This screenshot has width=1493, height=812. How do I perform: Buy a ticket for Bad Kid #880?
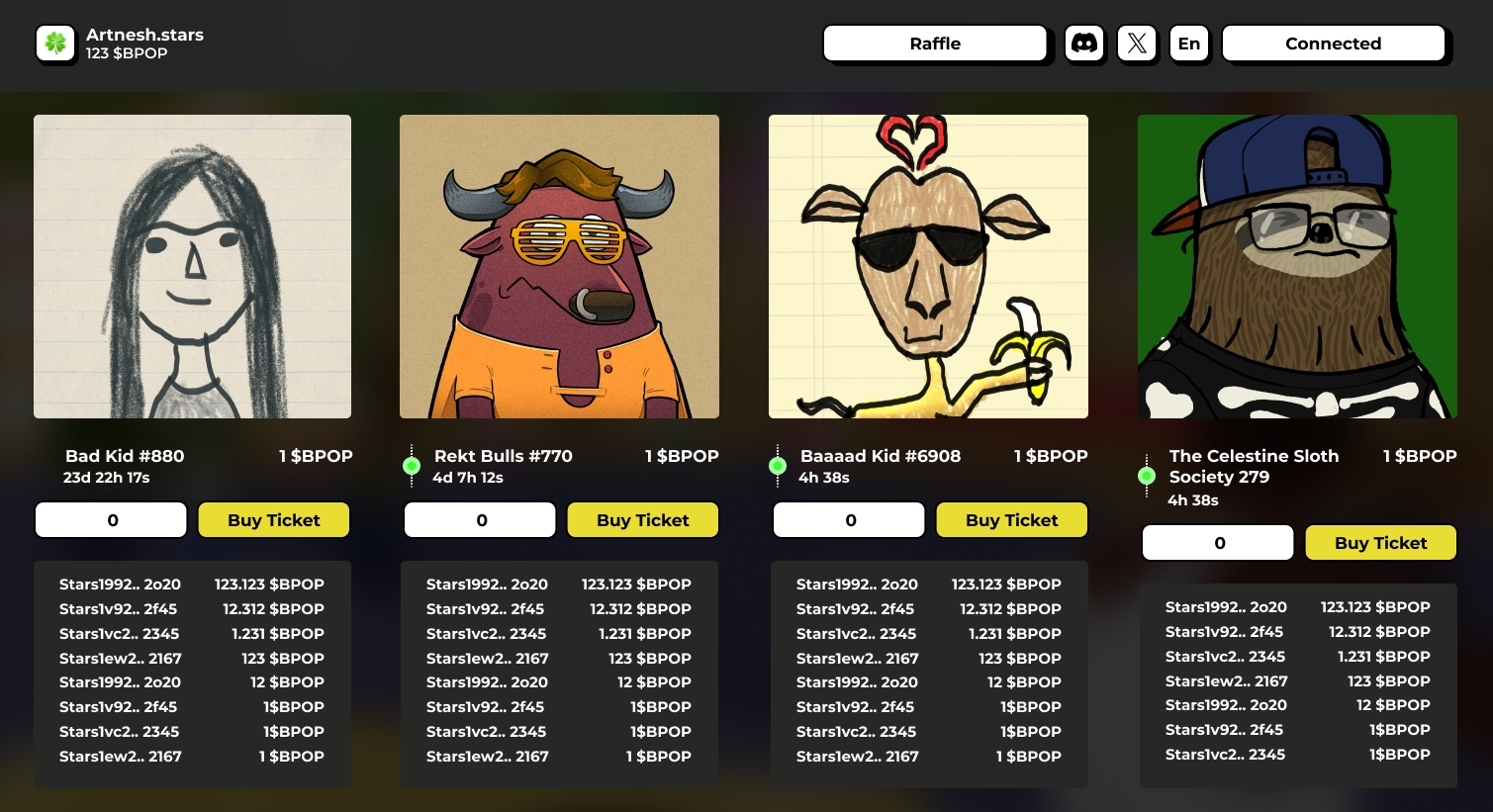pos(274,520)
